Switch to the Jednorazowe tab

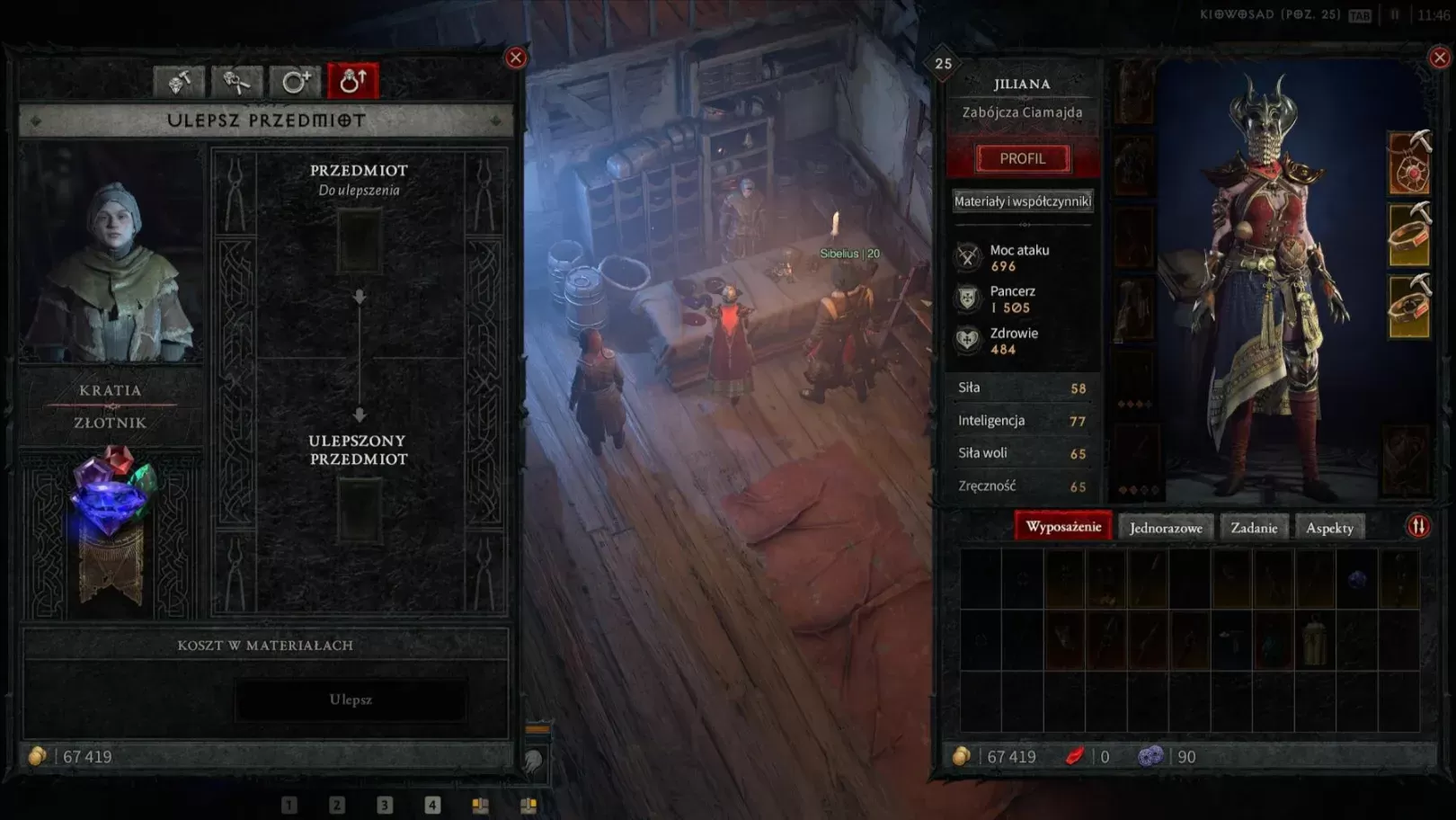tap(1166, 528)
